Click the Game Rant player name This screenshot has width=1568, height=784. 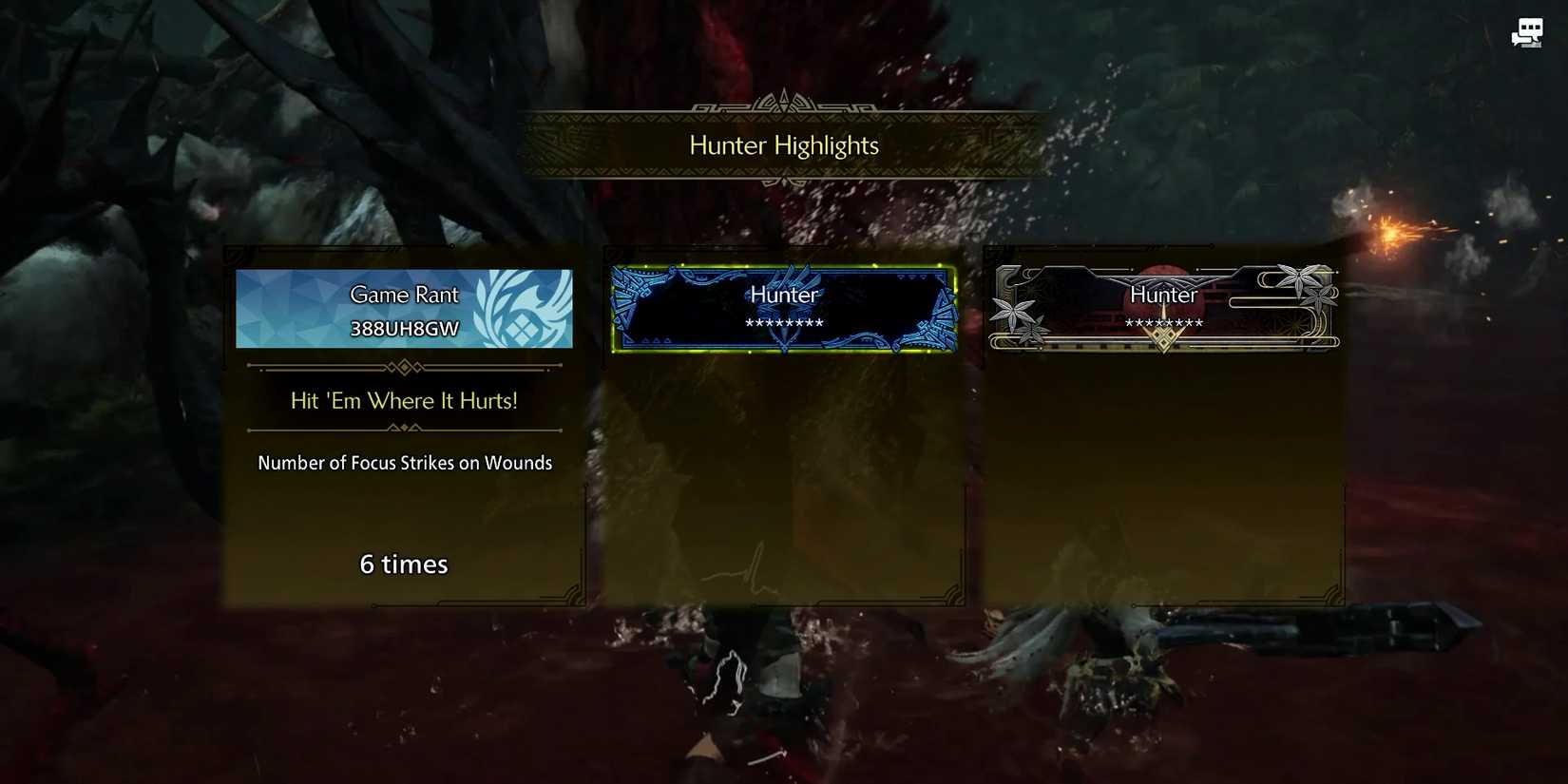pyautogui.click(x=403, y=295)
